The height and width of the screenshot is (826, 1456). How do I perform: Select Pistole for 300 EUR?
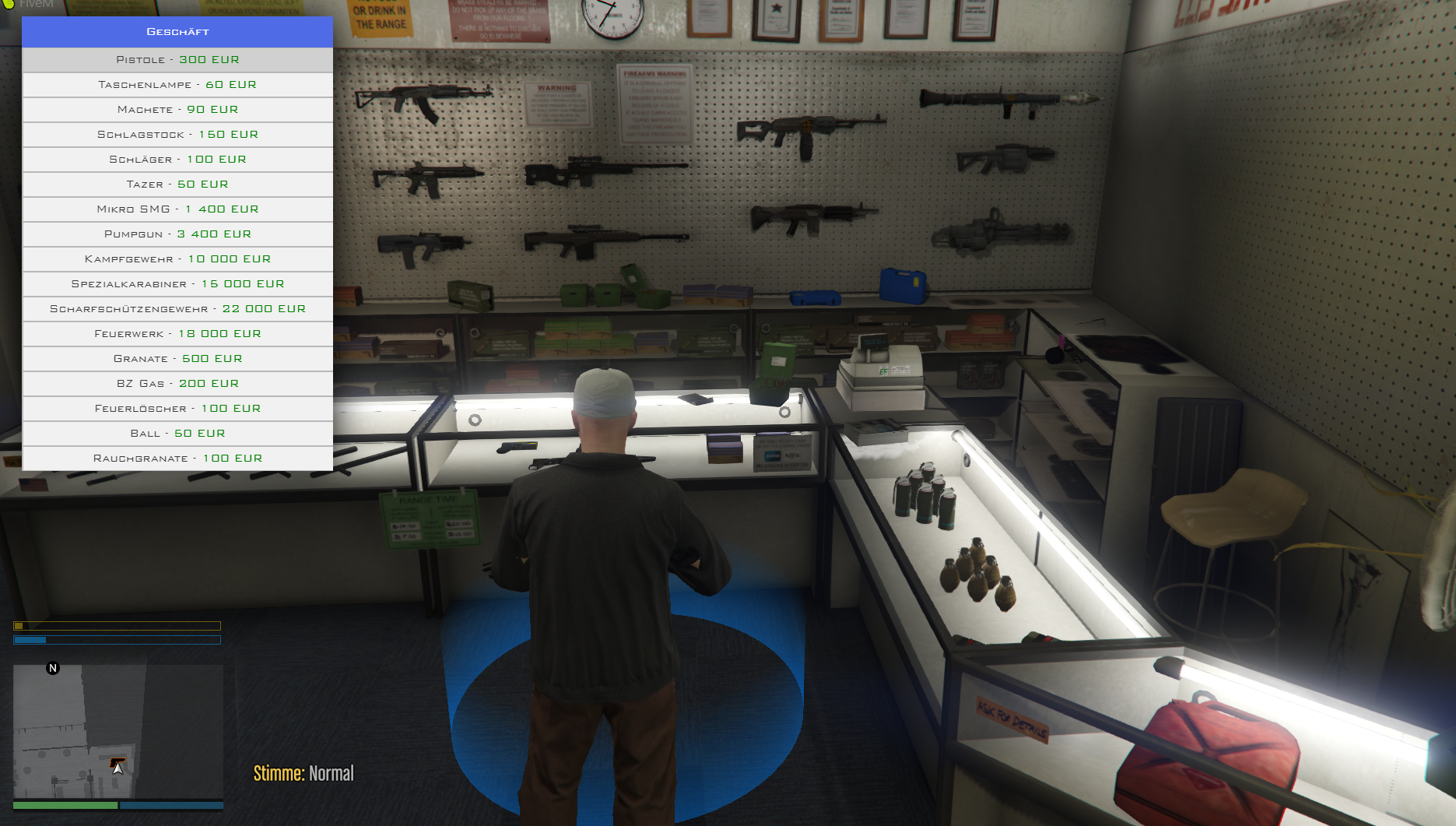coord(177,60)
